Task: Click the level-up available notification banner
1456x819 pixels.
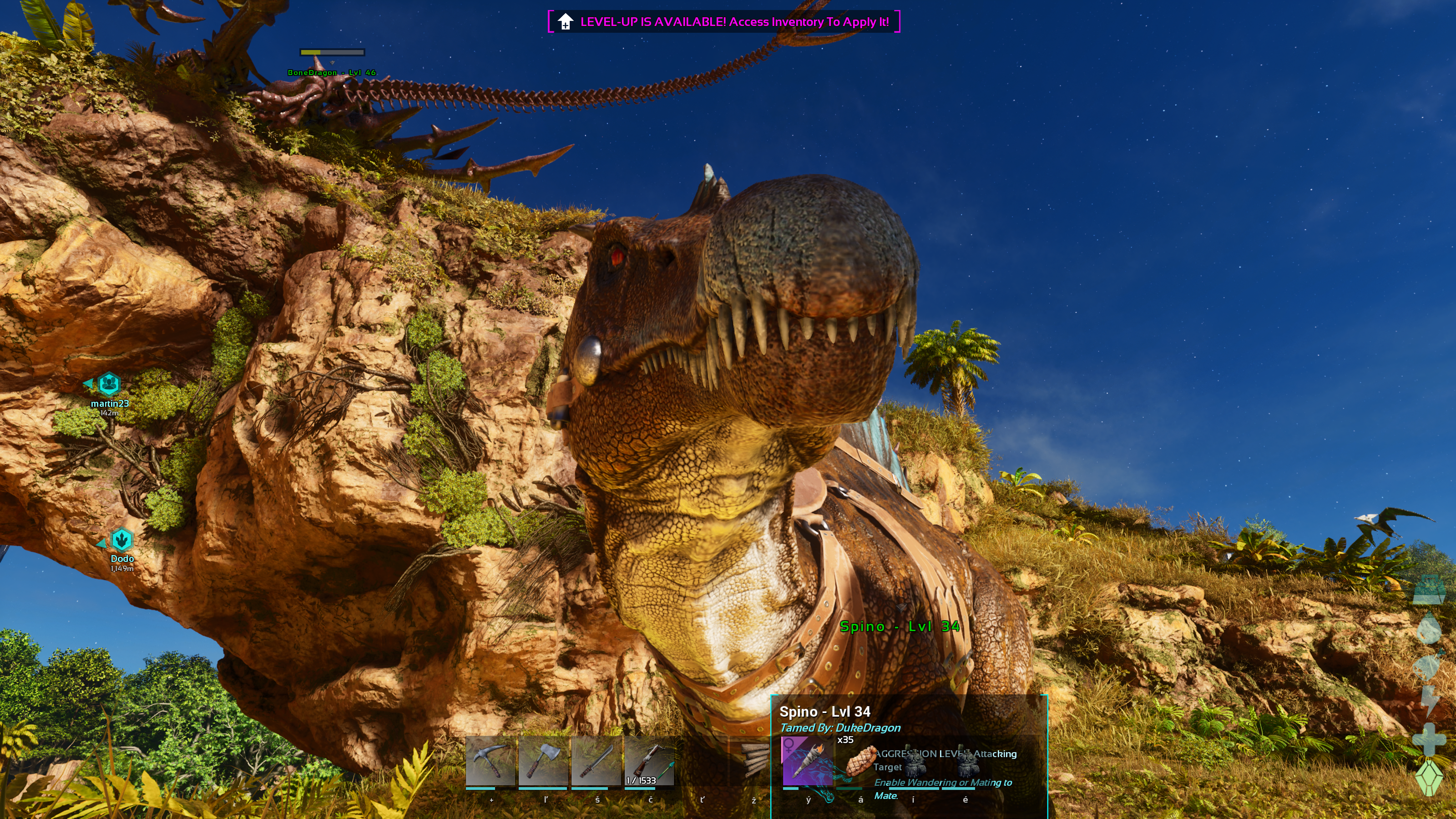Action: 723,22
